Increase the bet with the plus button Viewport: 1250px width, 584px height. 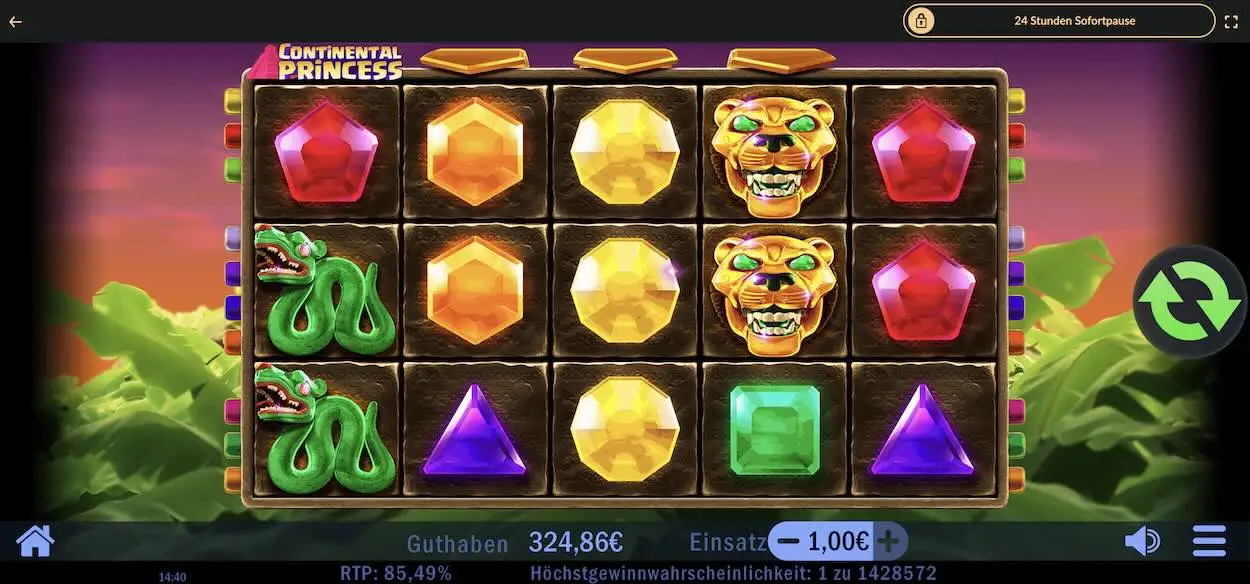888,542
